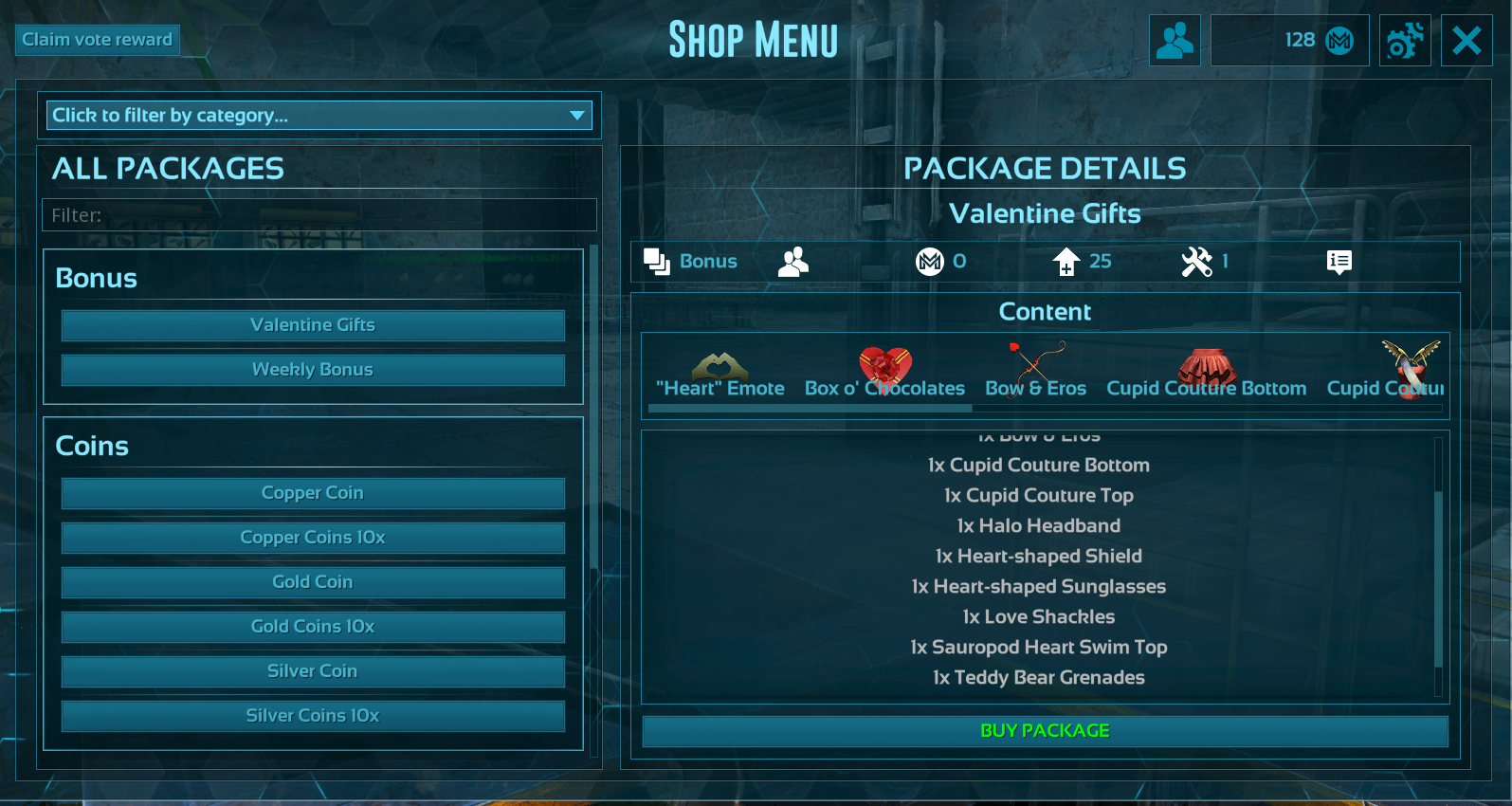Open the shop settings gears icon
This screenshot has width=1512, height=806.
(x=1405, y=41)
